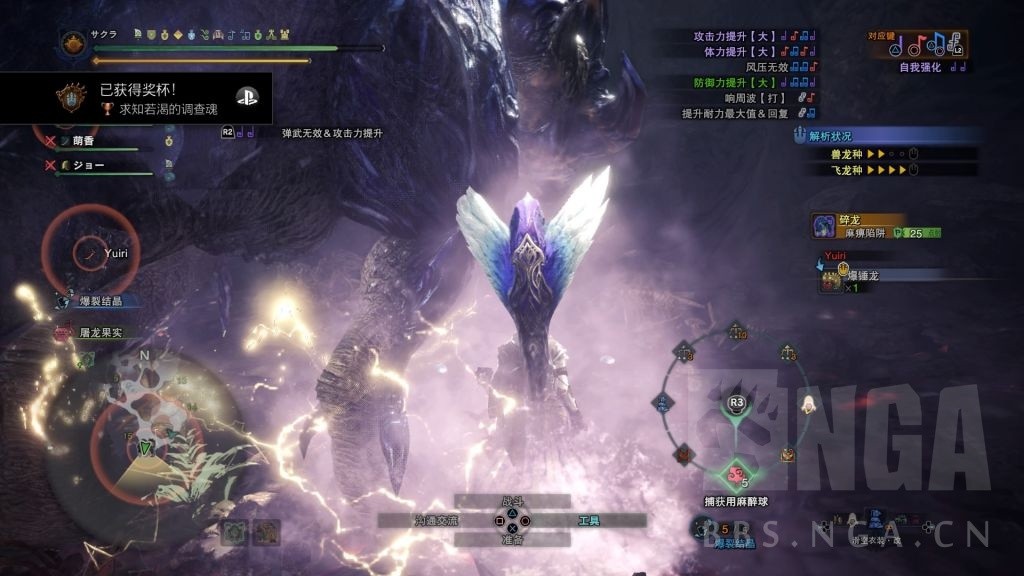Click the 屠龙果实 gathering notice
Viewport: 1024px width, 576px height.
click(x=98, y=332)
